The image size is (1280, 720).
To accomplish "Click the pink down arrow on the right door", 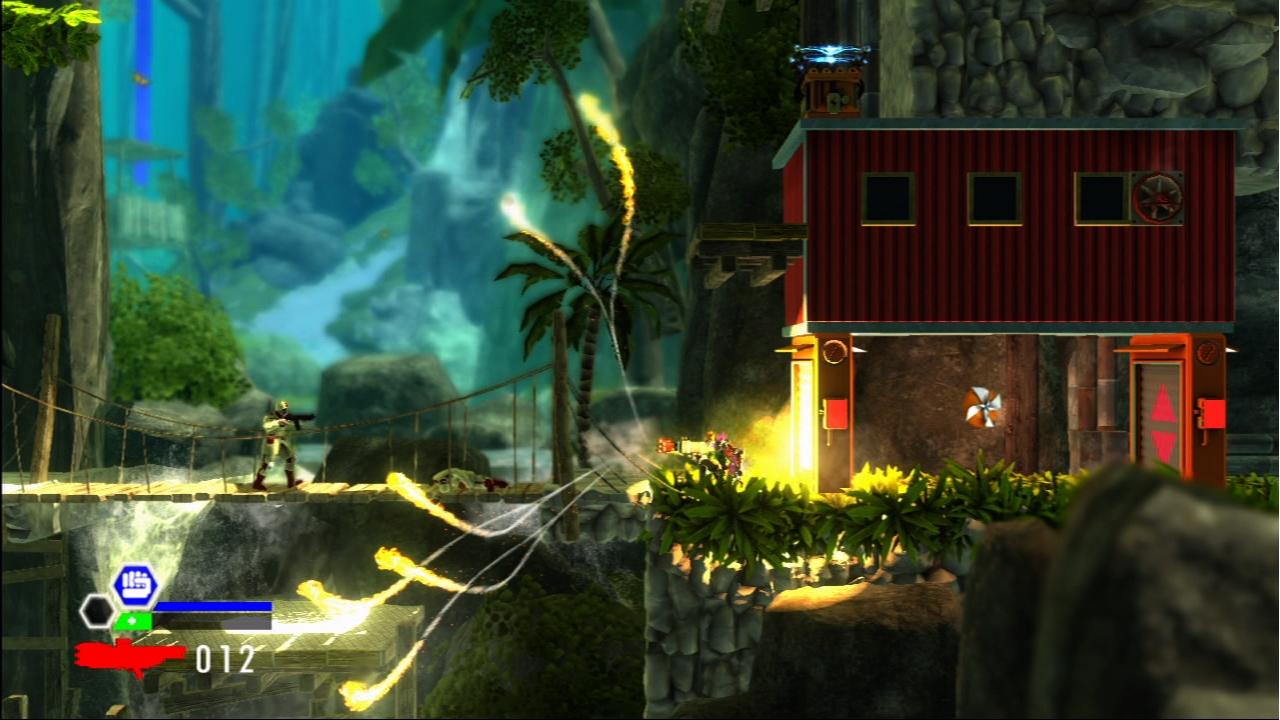I will (x=1164, y=443).
